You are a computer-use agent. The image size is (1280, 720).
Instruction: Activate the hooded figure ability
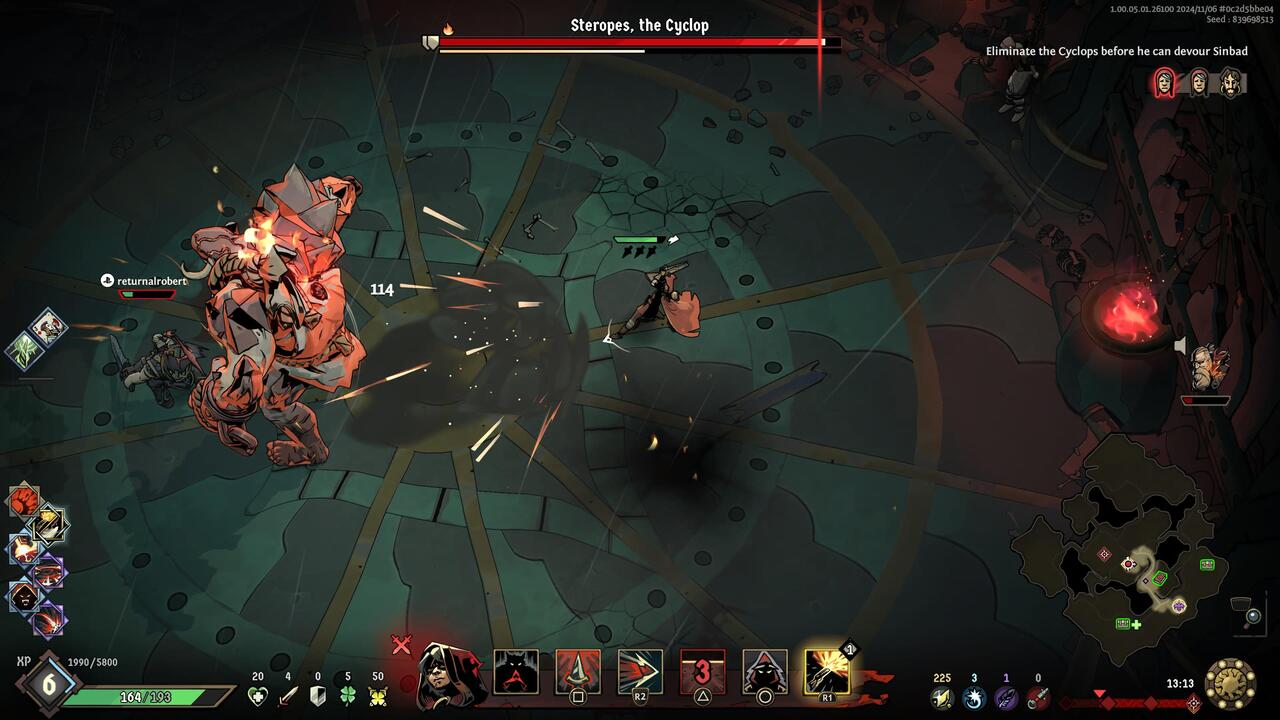[765, 672]
